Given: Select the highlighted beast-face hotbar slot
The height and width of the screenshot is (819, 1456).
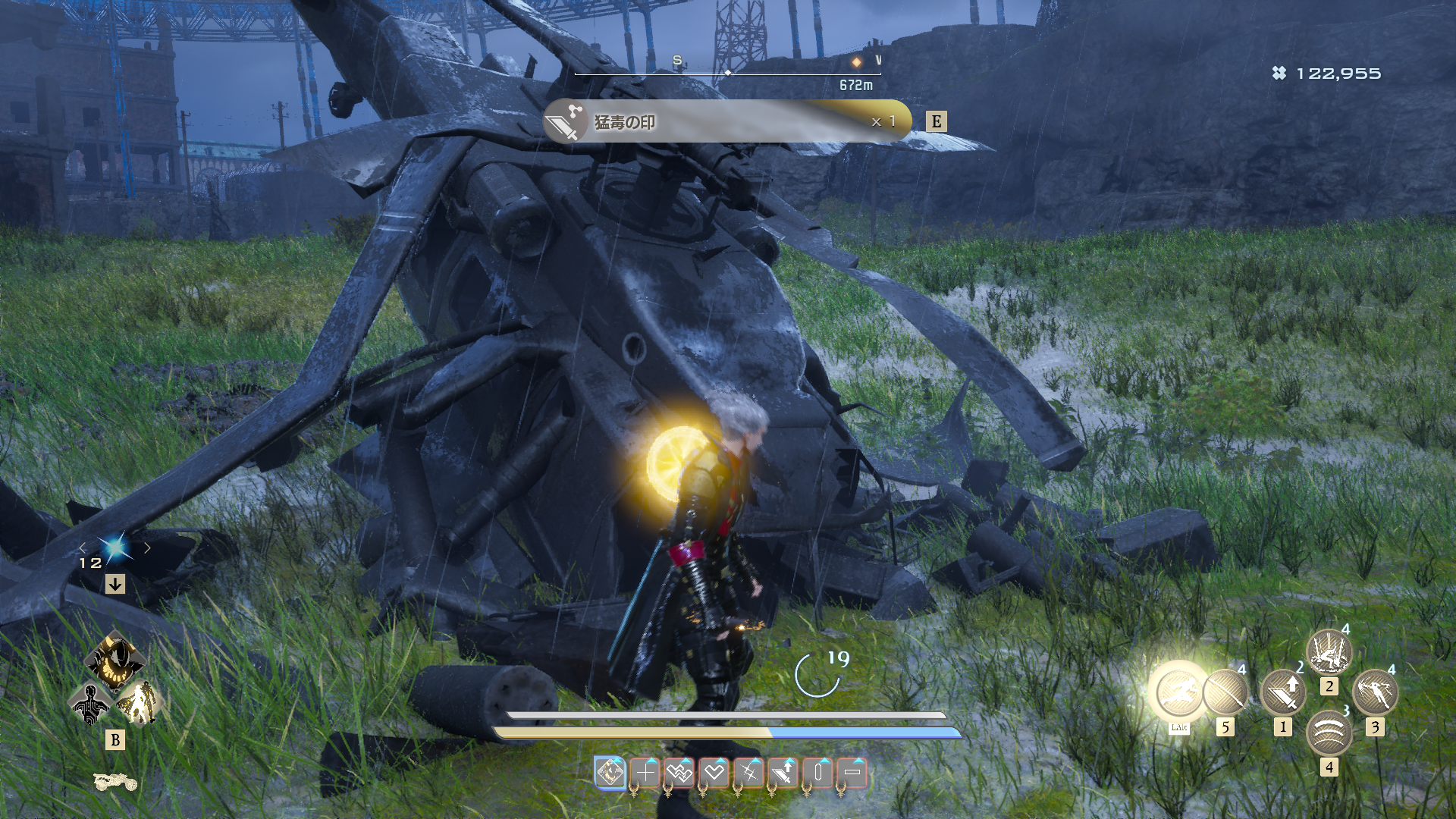Looking at the screenshot, I should pyautogui.click(x=610, y=773).
